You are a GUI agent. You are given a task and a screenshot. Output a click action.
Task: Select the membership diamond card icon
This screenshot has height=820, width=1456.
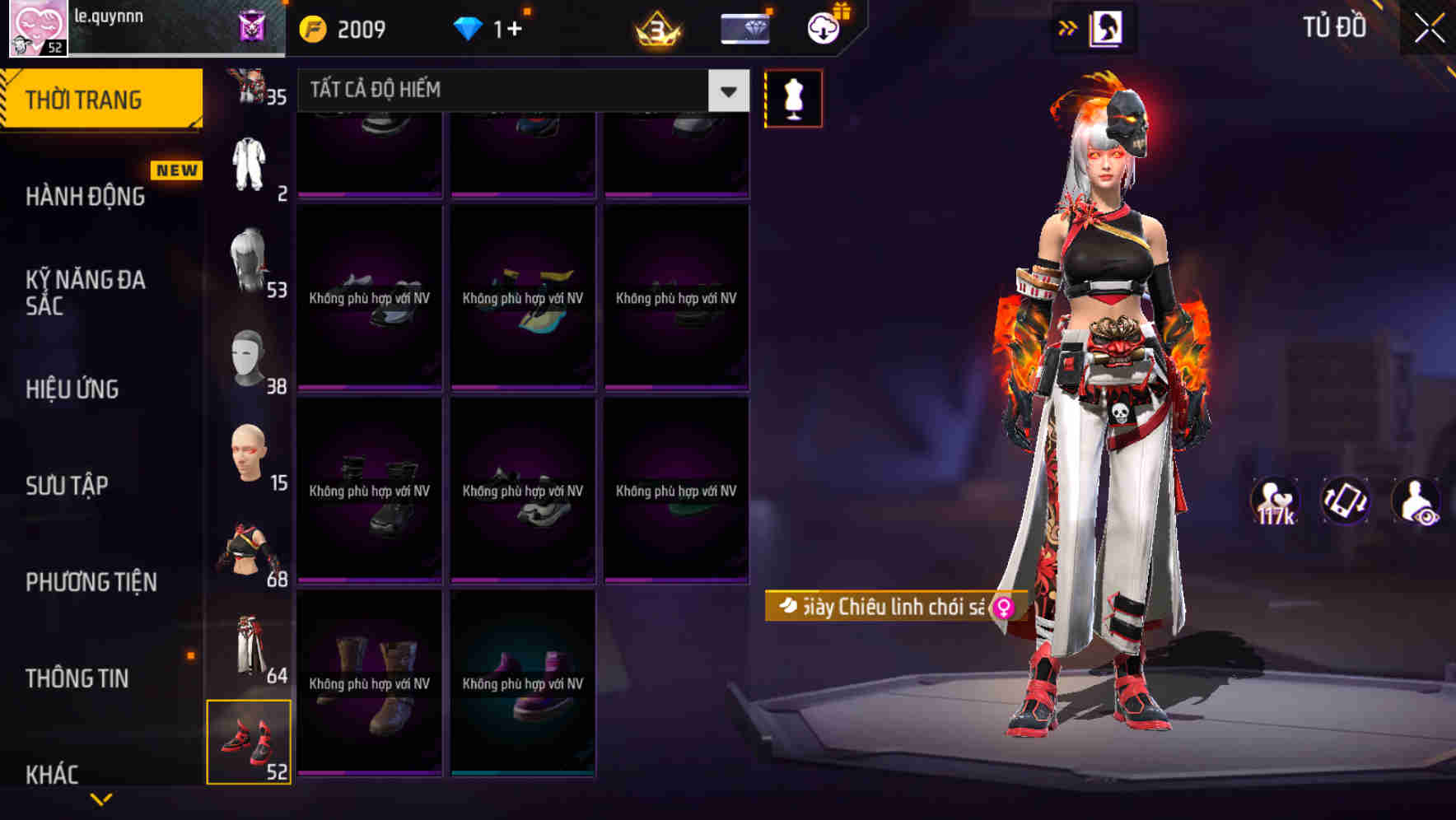pos(744,27)
